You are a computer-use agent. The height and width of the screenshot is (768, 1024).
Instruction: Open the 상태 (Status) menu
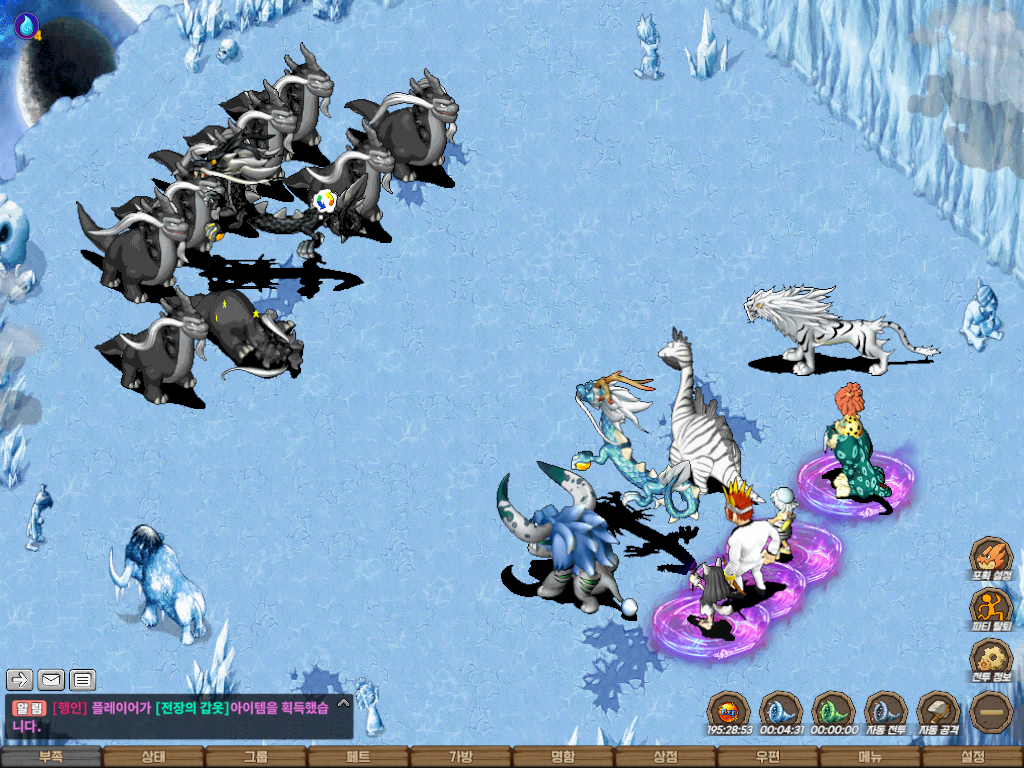pyautogui.click(x=153, y=758)
